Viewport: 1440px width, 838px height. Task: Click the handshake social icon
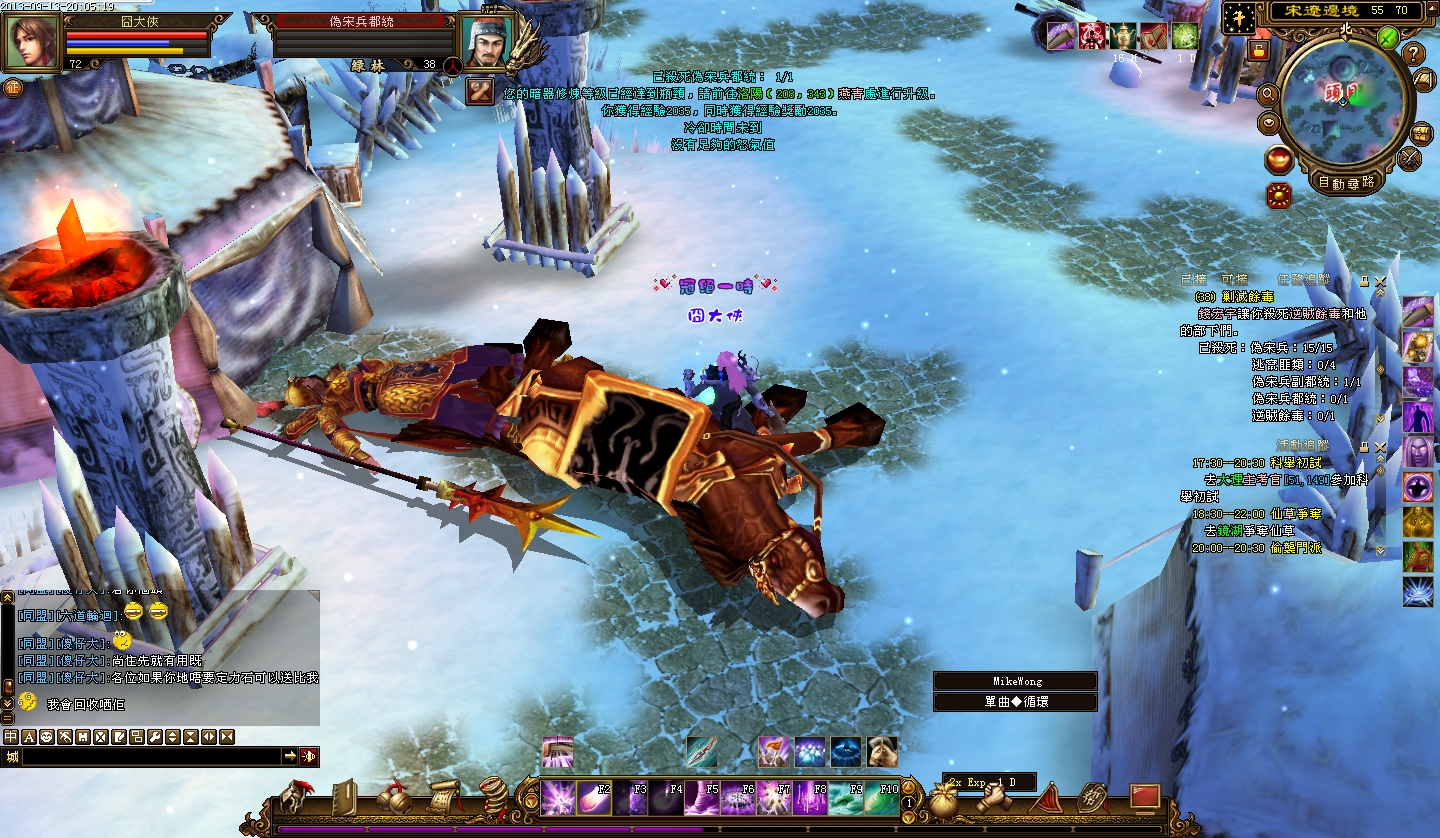coord(994,797)
